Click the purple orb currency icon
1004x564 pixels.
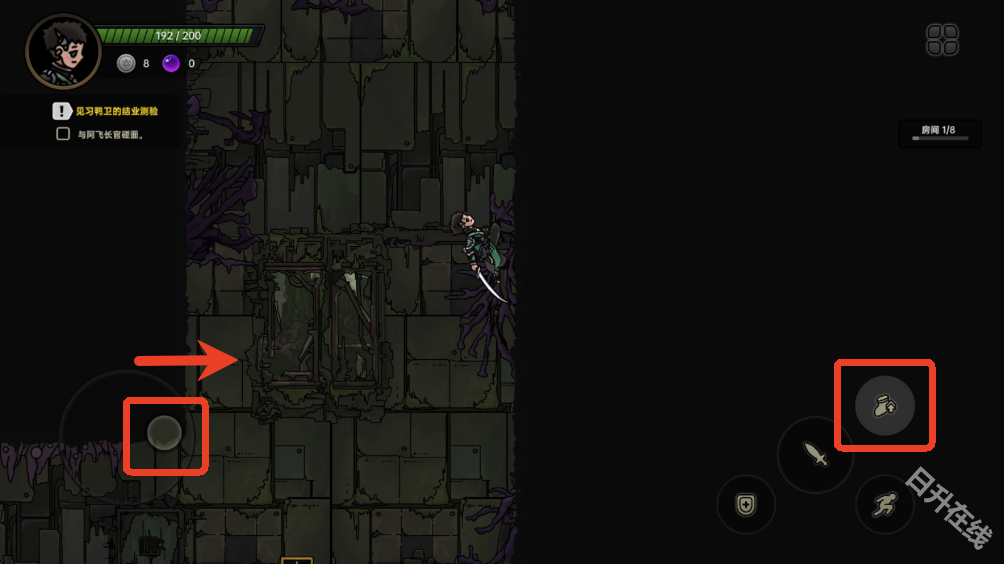point(172,63)
